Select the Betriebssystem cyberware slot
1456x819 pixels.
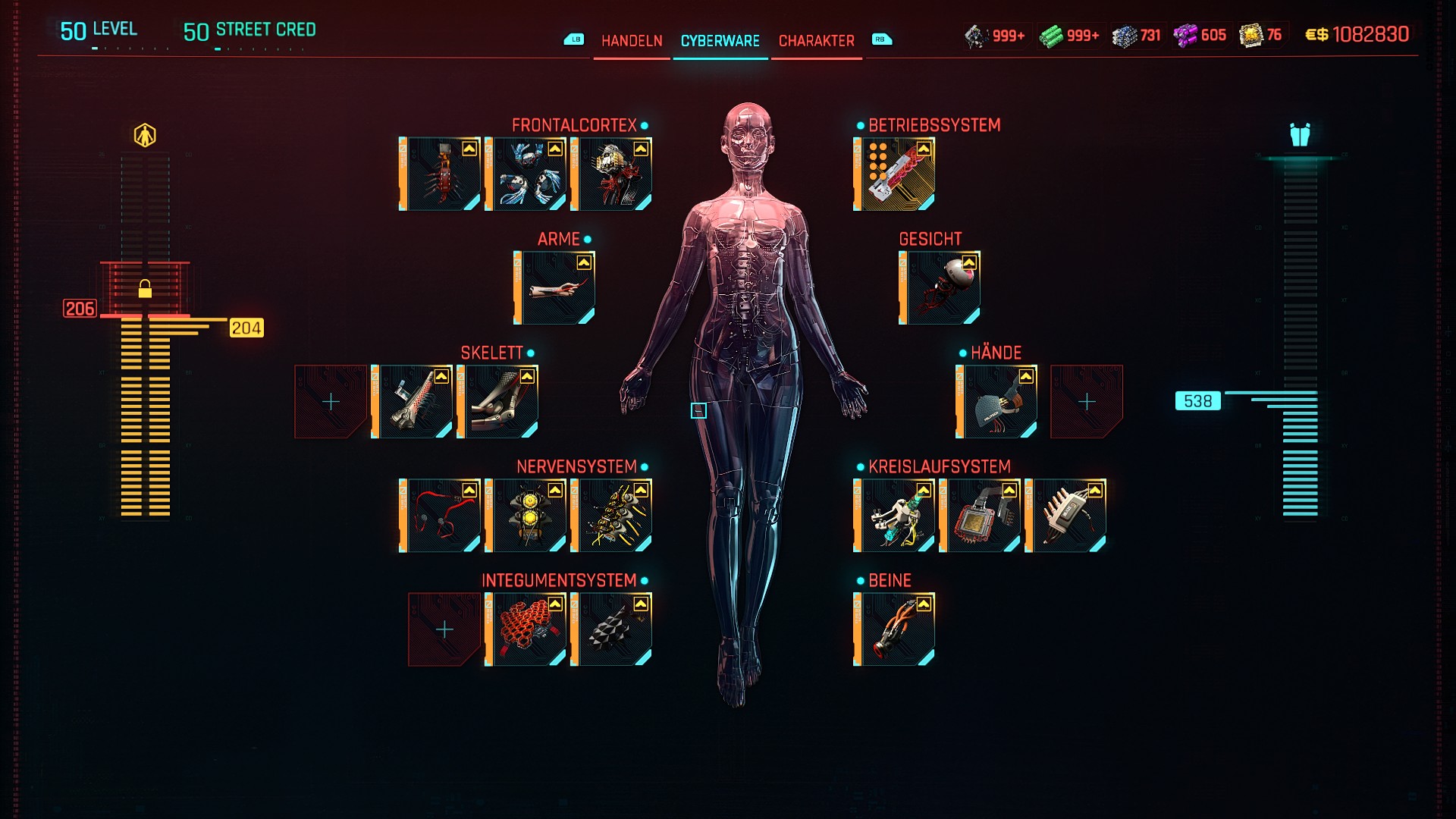895,174
